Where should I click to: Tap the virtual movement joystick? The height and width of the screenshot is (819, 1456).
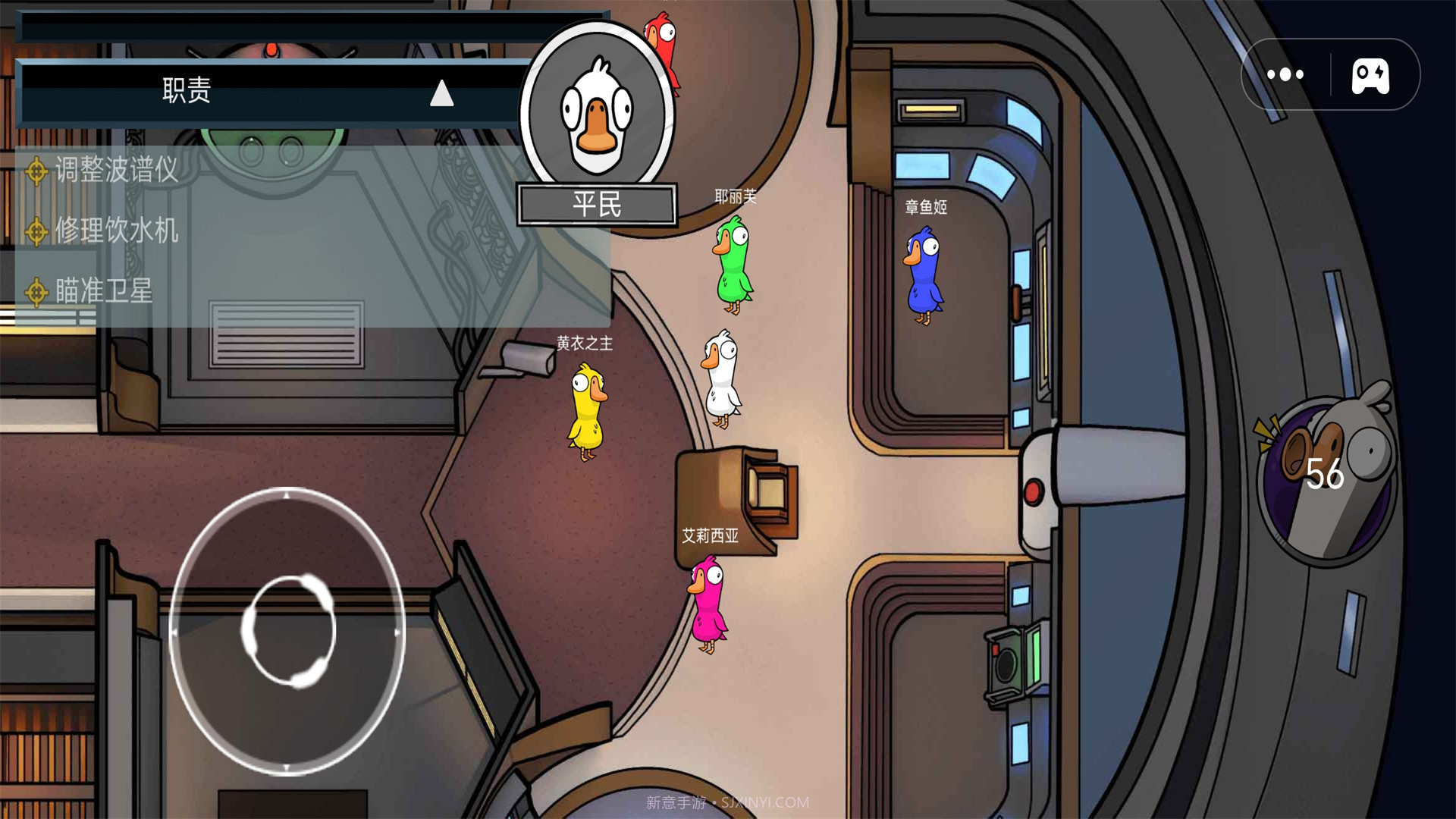coord(288,631)
